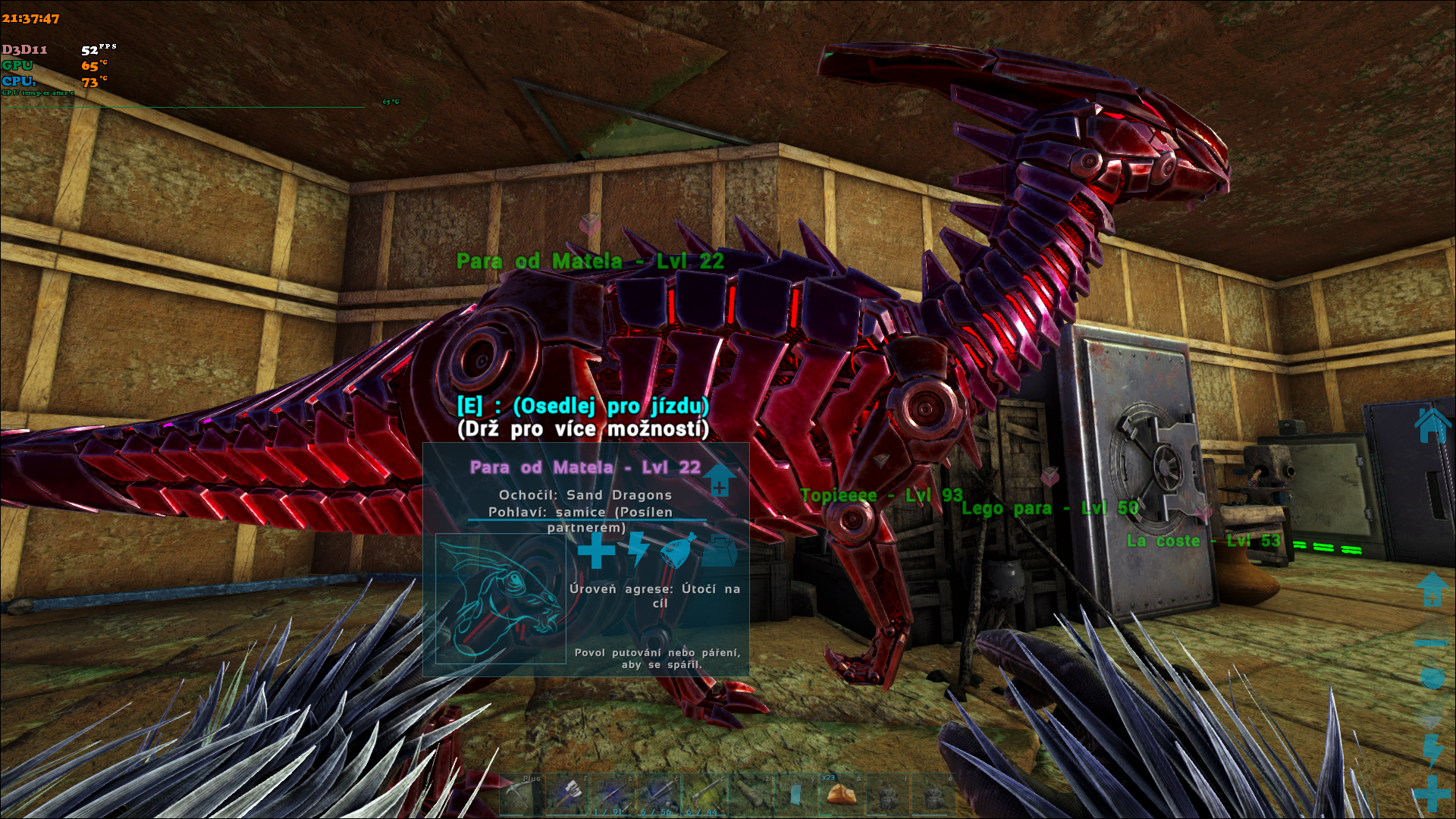Screen dimensions: 1456x819
Task: Click the lightning stamina icon in tame panel
Action: (x=638, y=549)
